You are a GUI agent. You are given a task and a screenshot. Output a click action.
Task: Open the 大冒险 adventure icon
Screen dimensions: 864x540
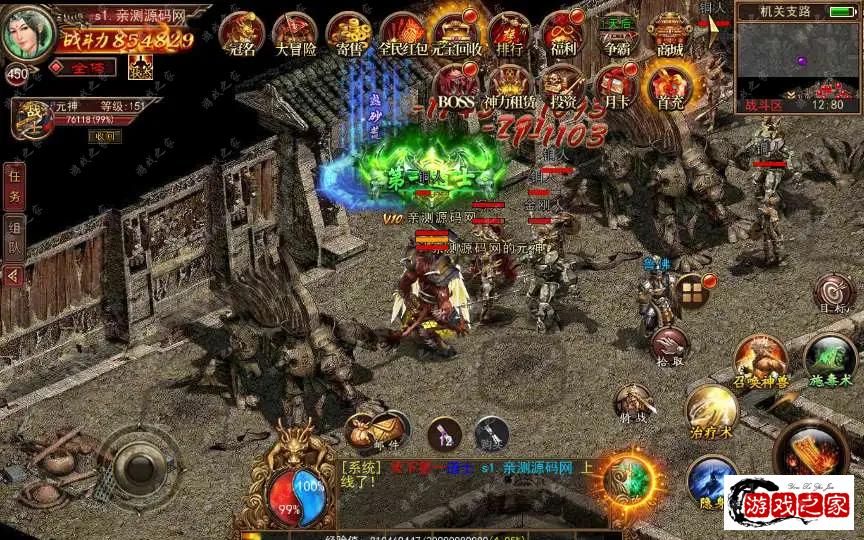coord(294,34)
